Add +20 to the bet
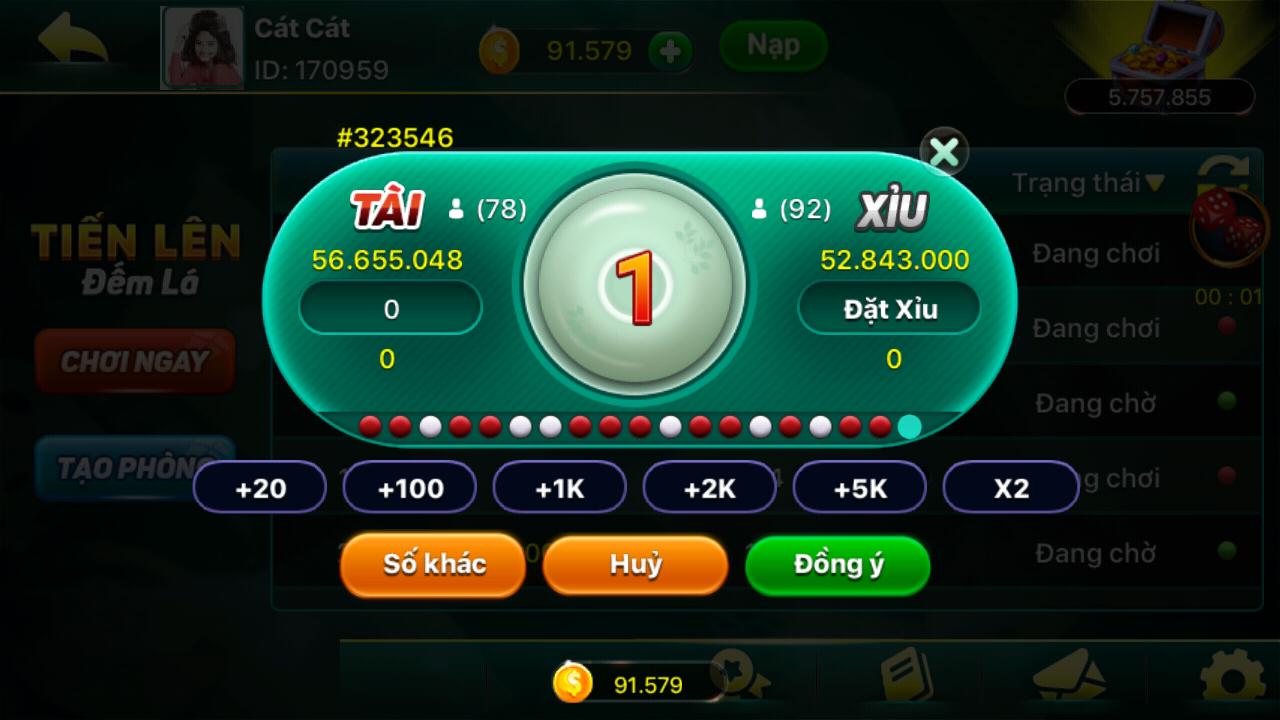Image resolution: width=1280 pixels, height=720 pixels. (260, 488)
